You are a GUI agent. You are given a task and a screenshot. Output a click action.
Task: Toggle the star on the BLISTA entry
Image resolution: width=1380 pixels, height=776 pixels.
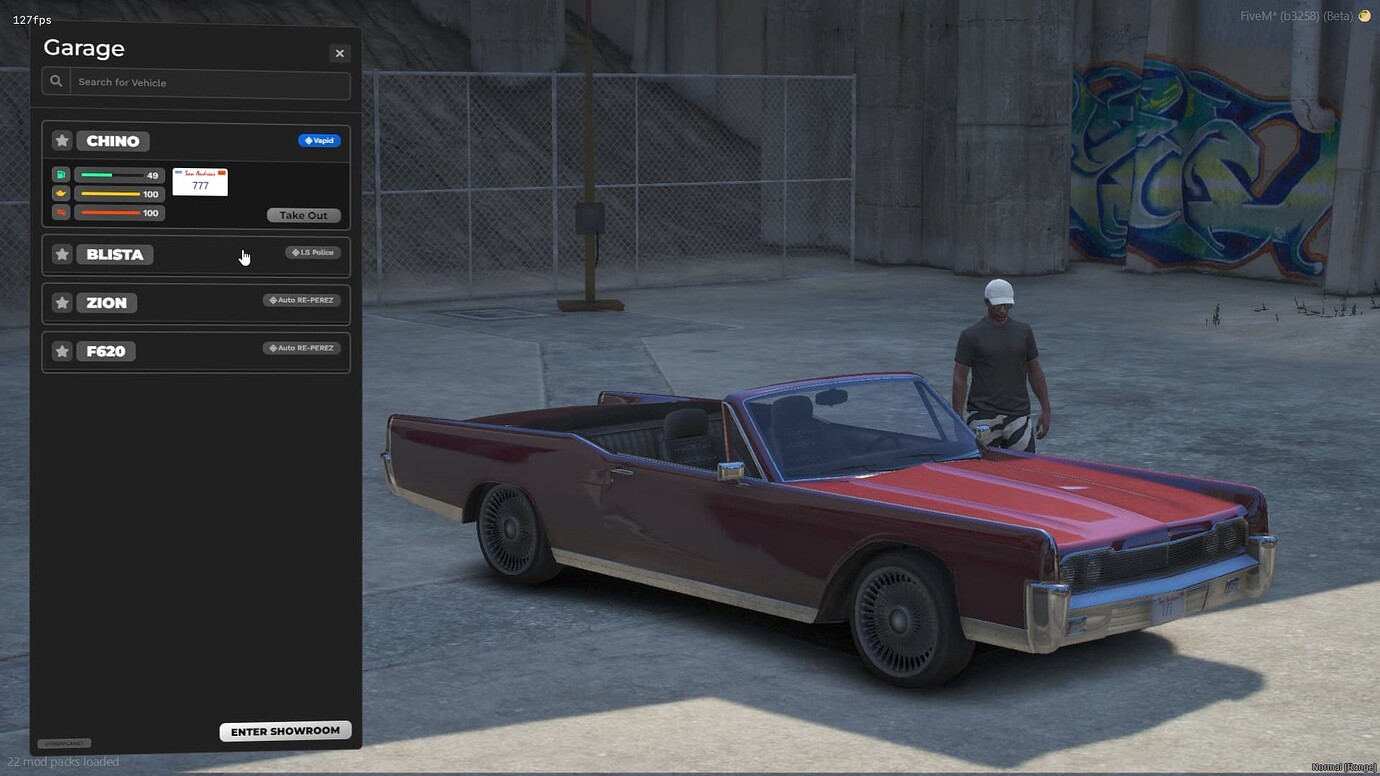(x=61, y=254)
